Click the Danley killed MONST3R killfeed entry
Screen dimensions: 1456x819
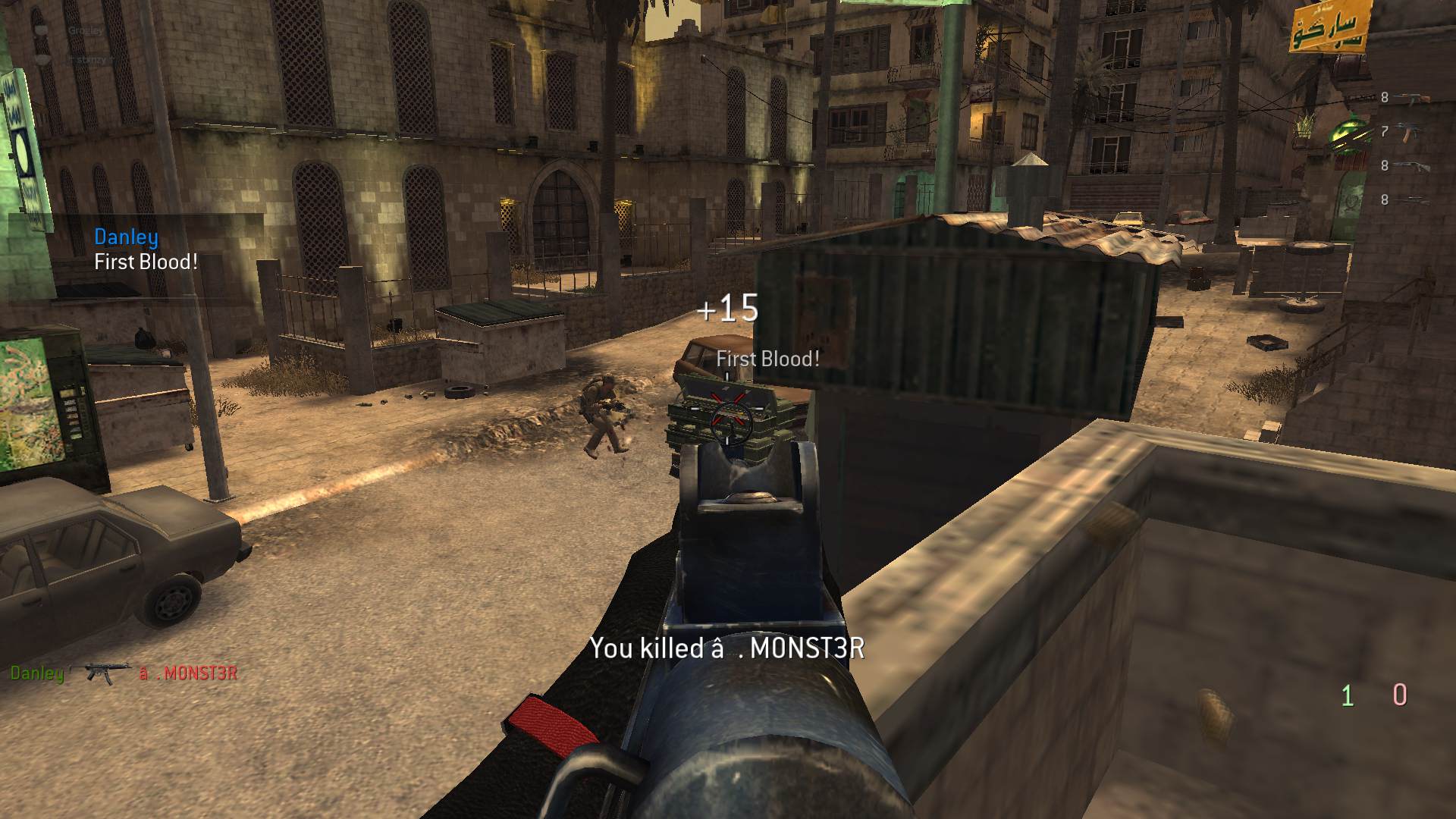click(x=124, y=673)
